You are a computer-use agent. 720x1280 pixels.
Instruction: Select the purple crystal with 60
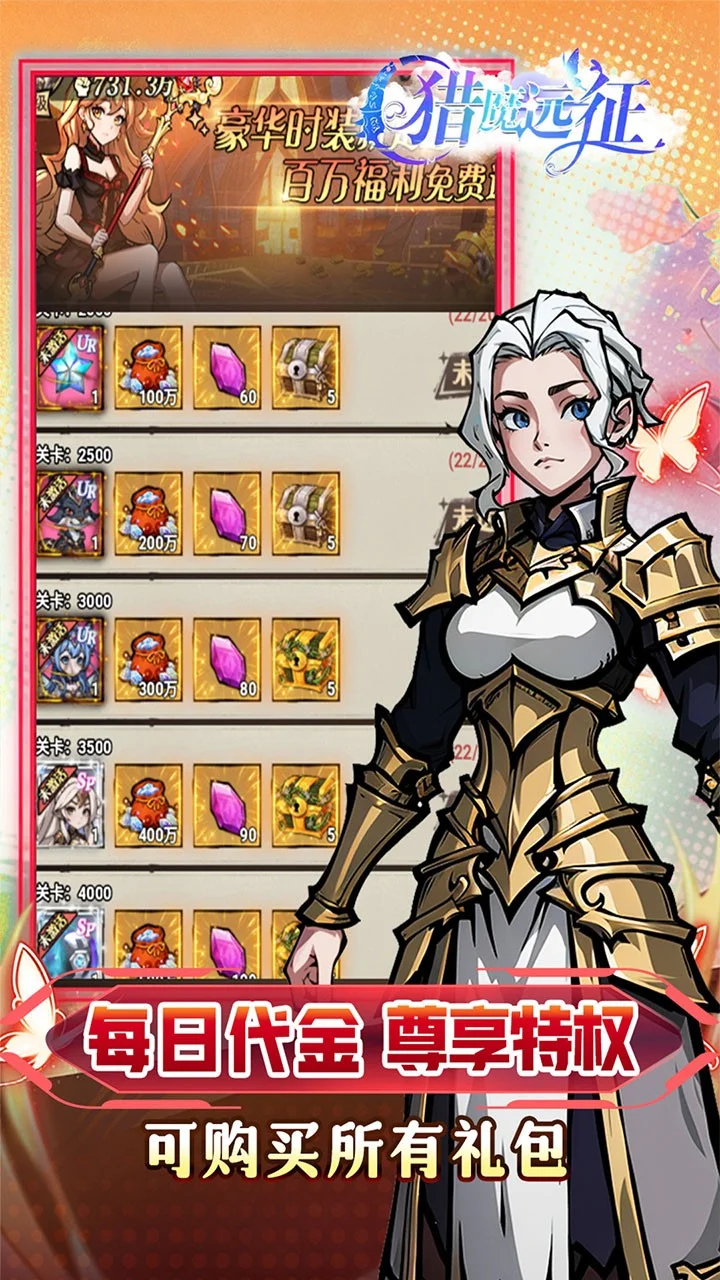(x=227, y=367)
